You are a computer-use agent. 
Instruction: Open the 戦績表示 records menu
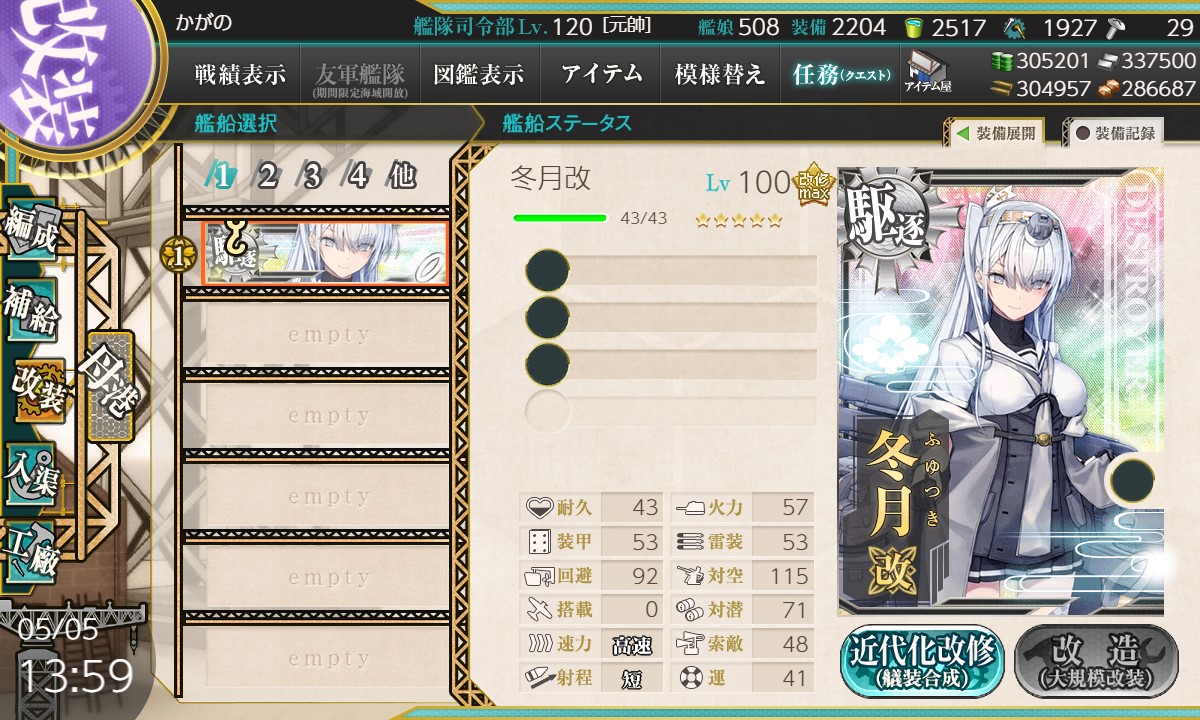pos(240,74)
